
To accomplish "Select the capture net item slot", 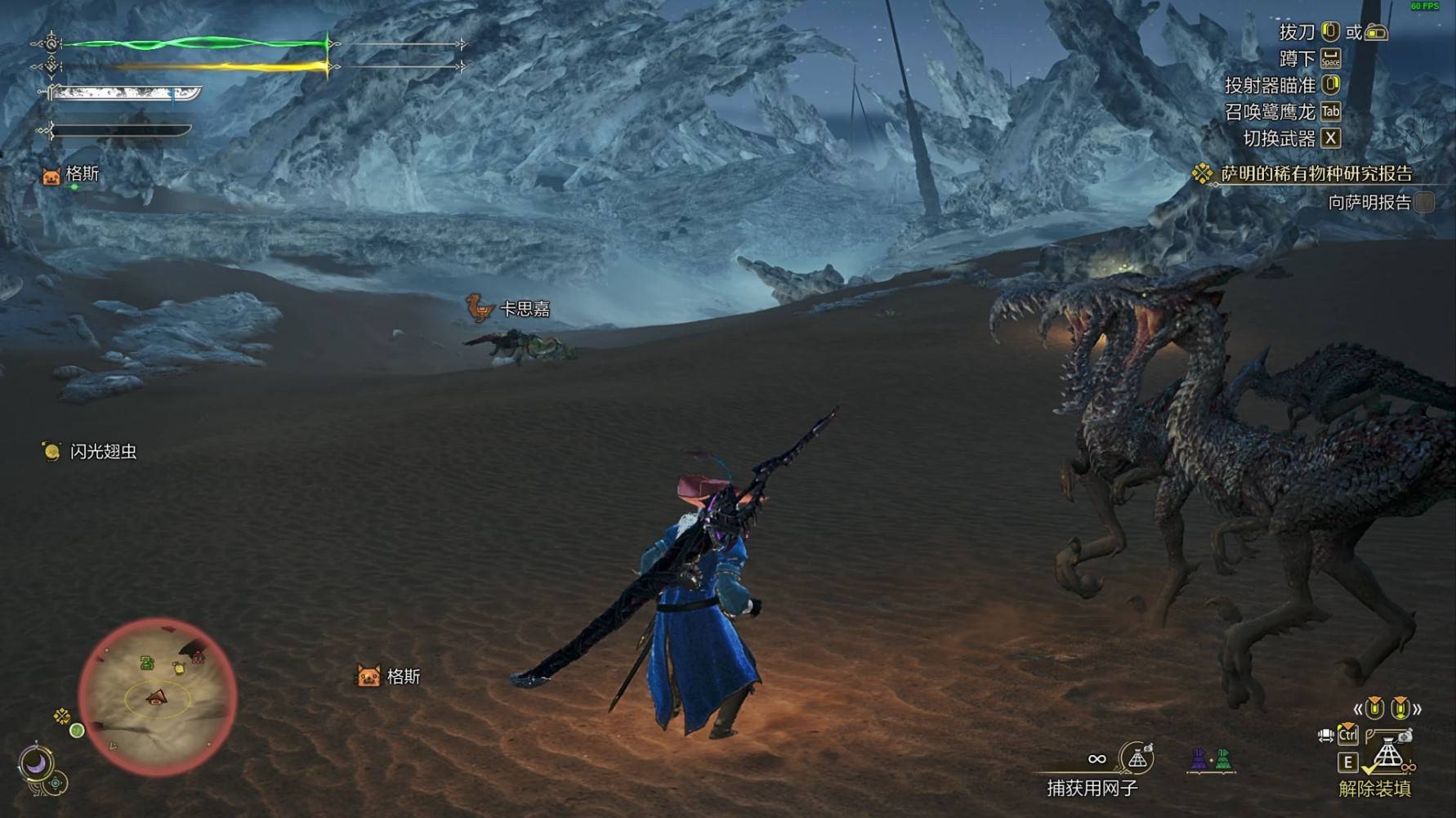I will [x=1136, y=759].
